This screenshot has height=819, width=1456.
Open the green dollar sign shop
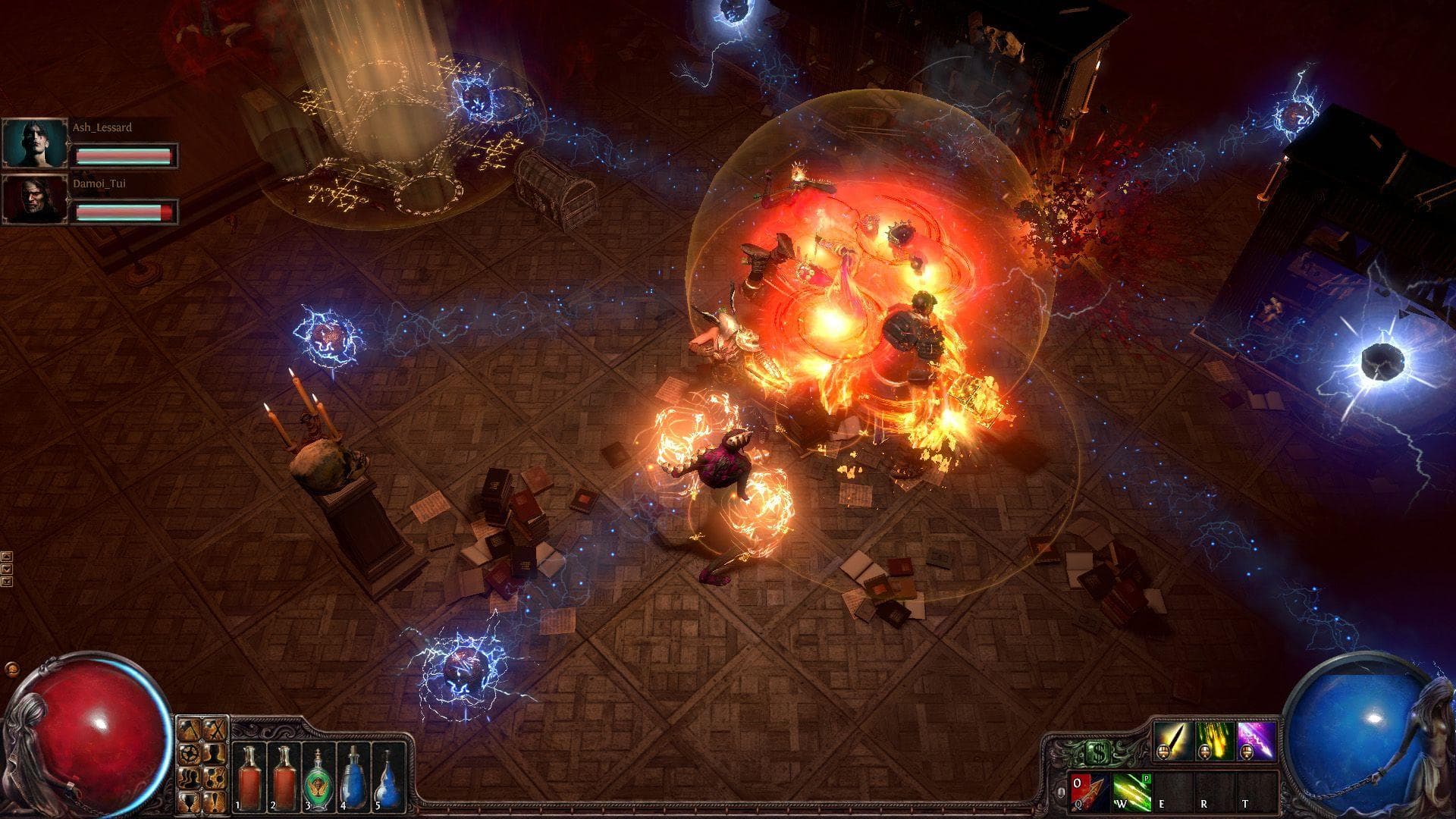coord(1097,752)
